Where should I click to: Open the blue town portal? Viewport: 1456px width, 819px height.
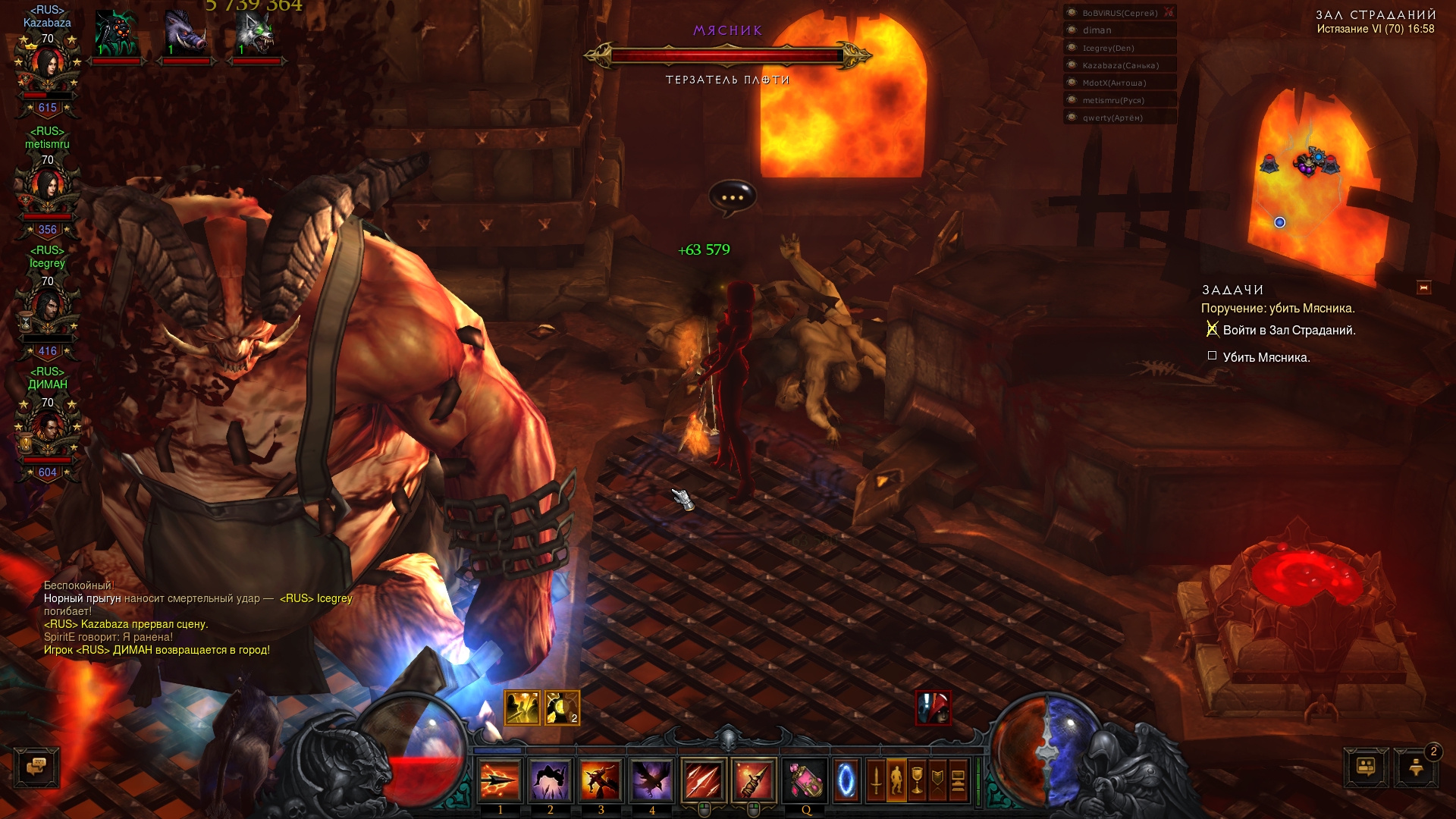[x=846, y=780]
